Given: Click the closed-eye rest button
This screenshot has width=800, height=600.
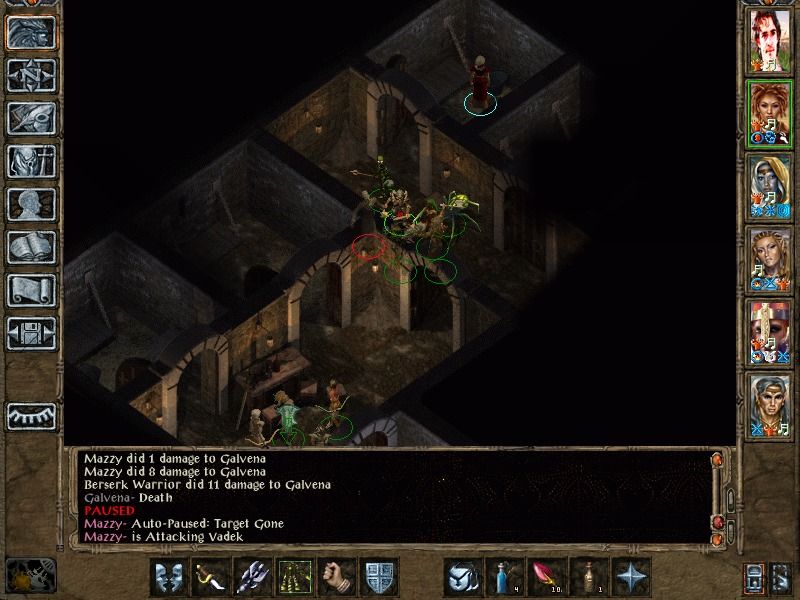Looking at the screenshot, I should pyautogui.click(x=31, y=414).
